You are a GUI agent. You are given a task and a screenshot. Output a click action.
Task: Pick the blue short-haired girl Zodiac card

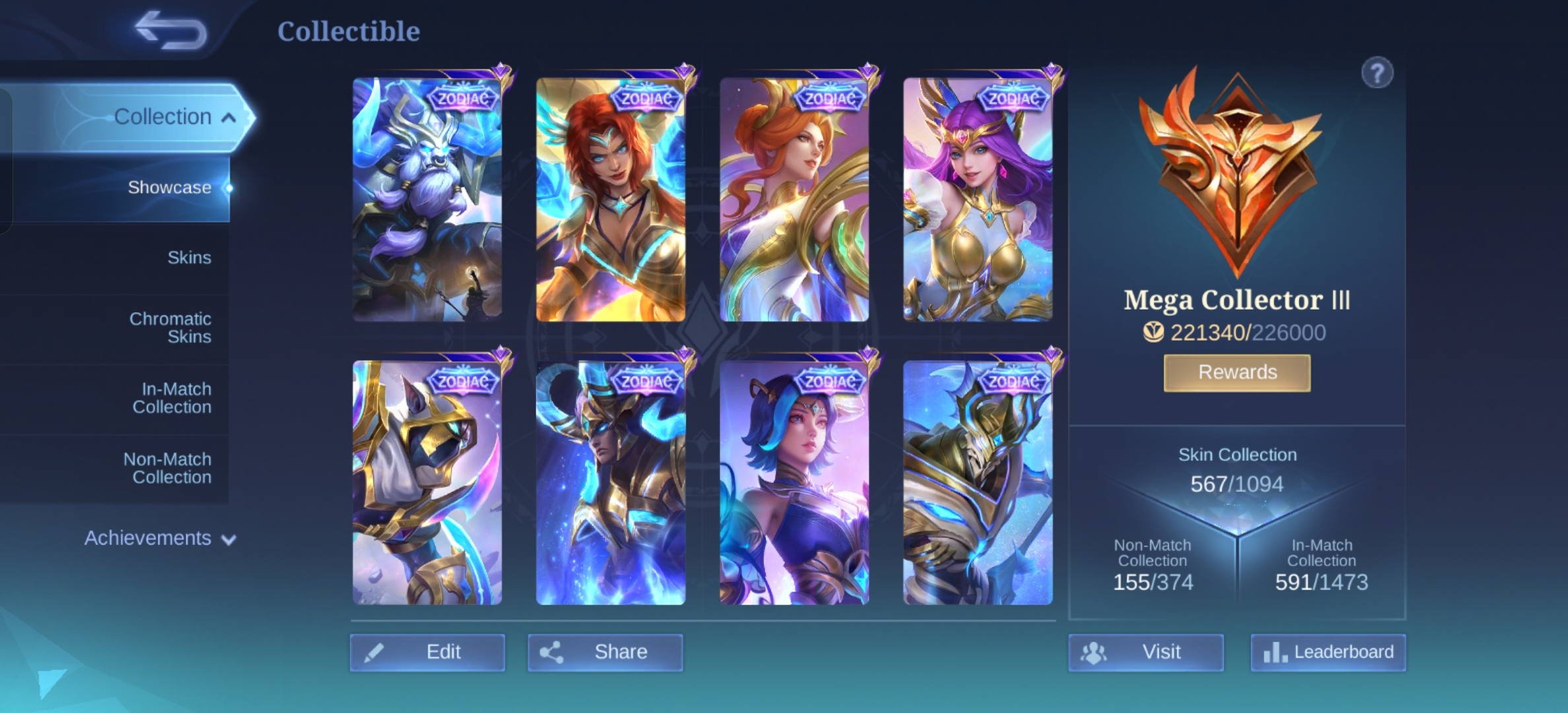(x=794, y=482)
